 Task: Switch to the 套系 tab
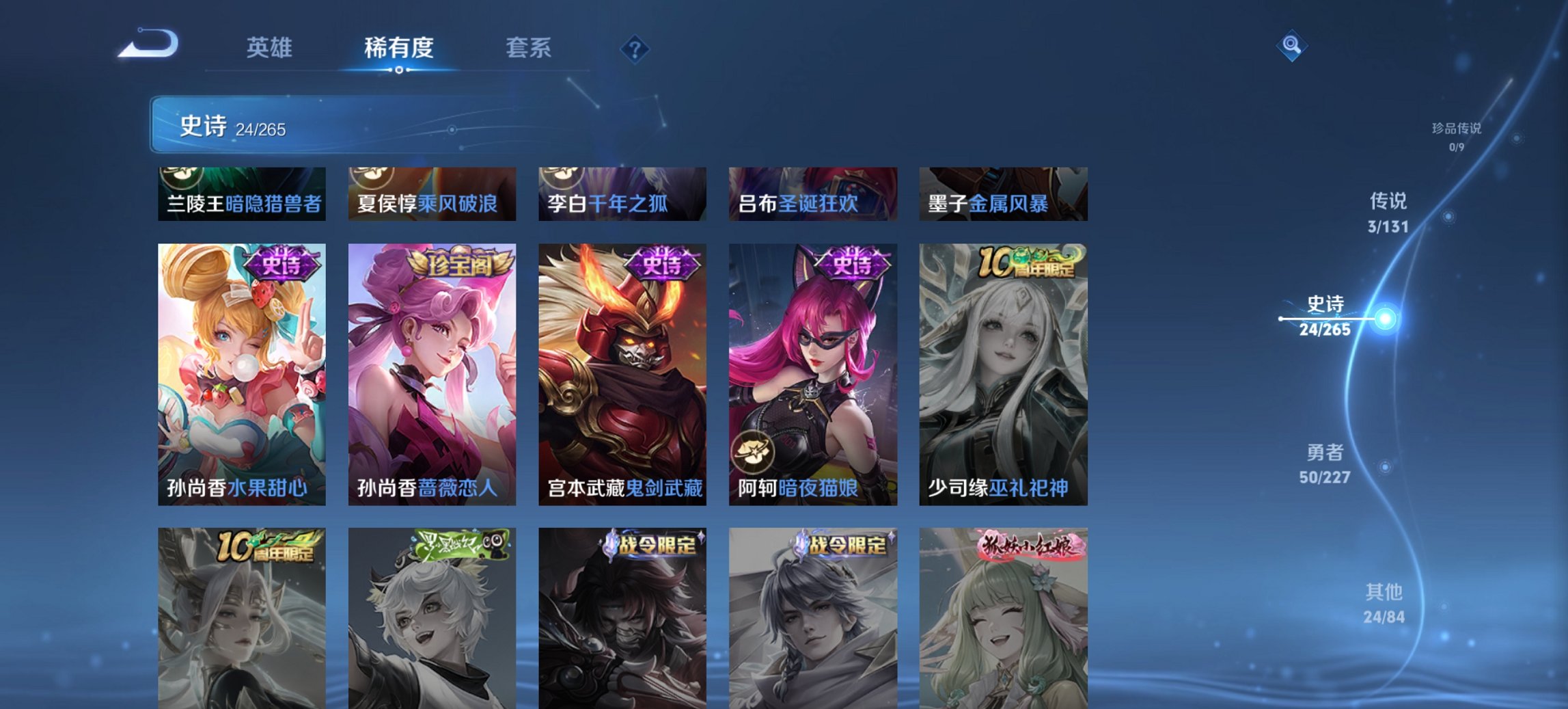point(529,48)
